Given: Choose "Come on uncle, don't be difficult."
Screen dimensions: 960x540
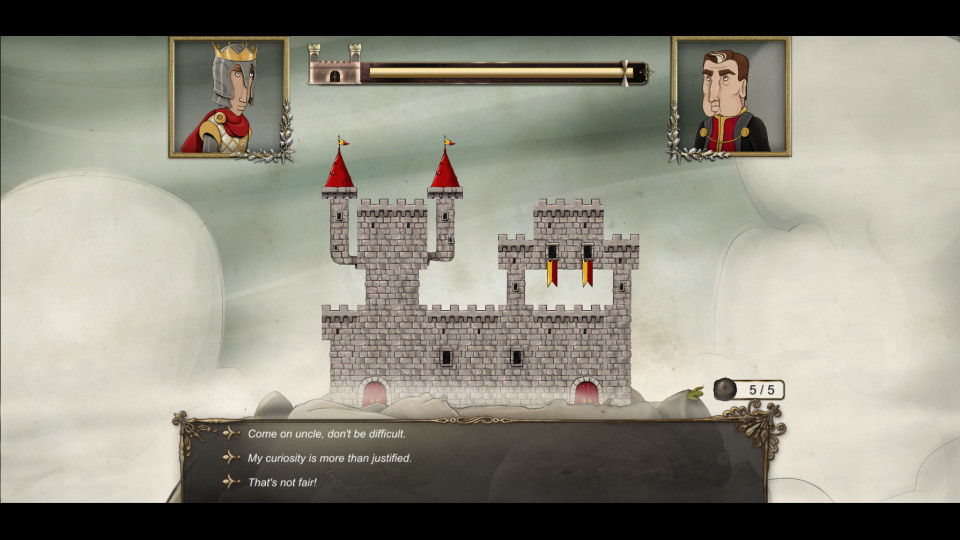Looking at the screenshot, I should pos(327,434).
